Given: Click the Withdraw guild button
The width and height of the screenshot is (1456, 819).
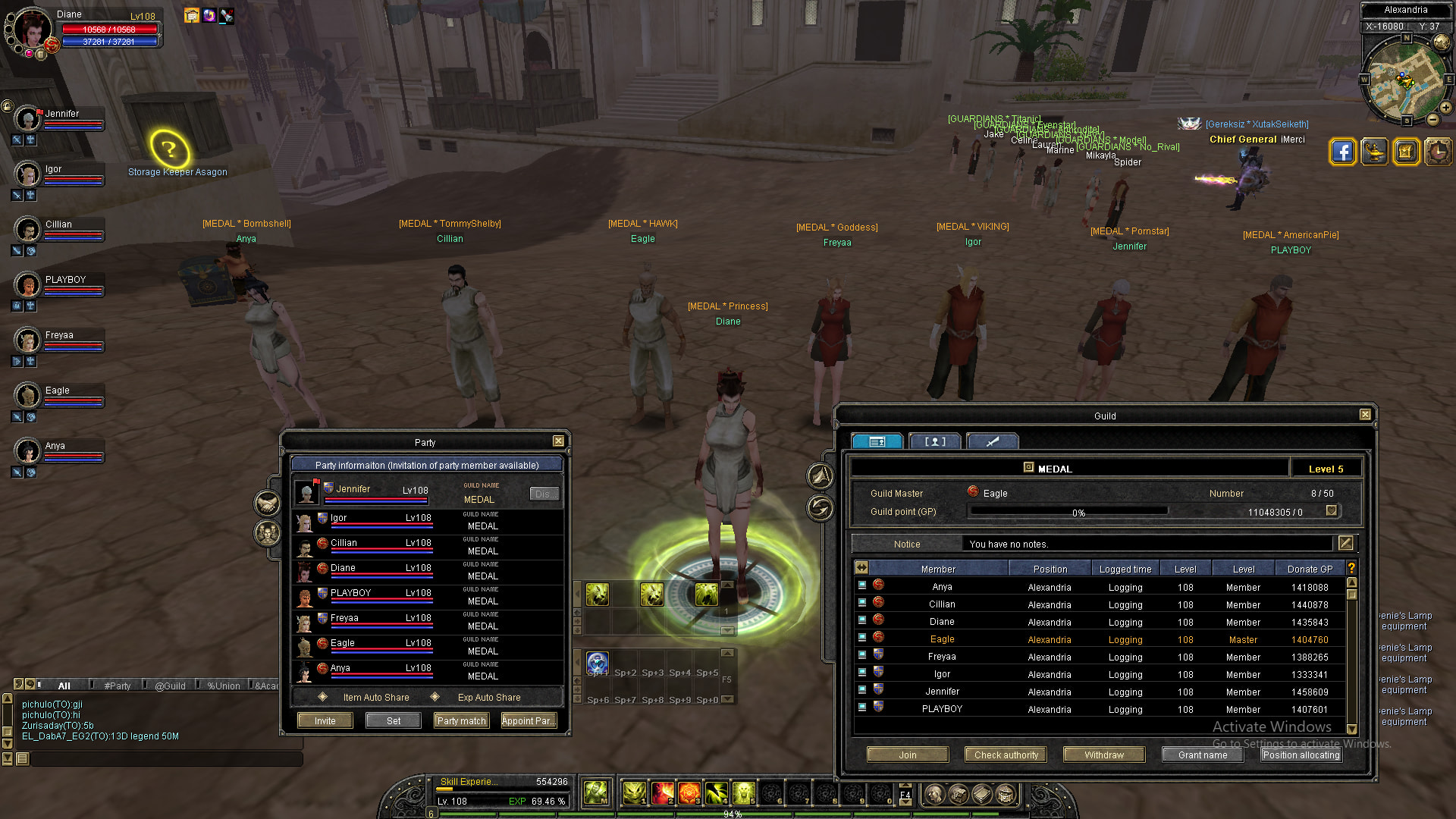Looking at the screenshot, I should click(x=1104, y=755).
